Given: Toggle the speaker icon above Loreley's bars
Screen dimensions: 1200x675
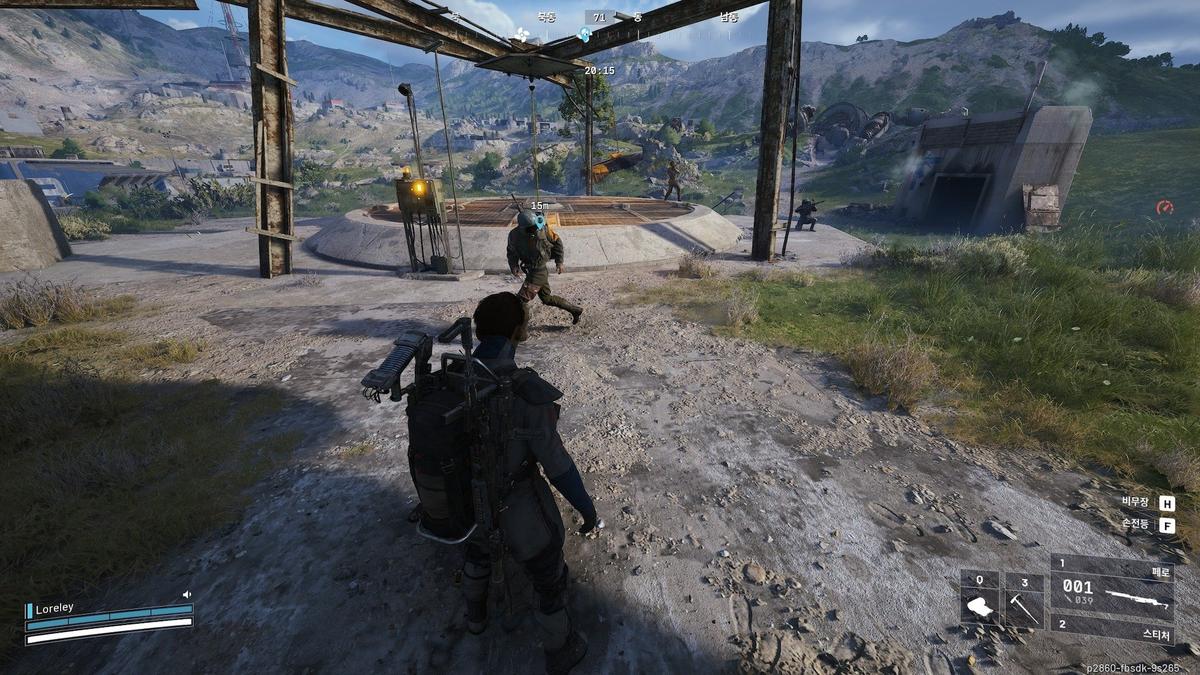Looking at the screenshot, I should click(x=186, y=595).
